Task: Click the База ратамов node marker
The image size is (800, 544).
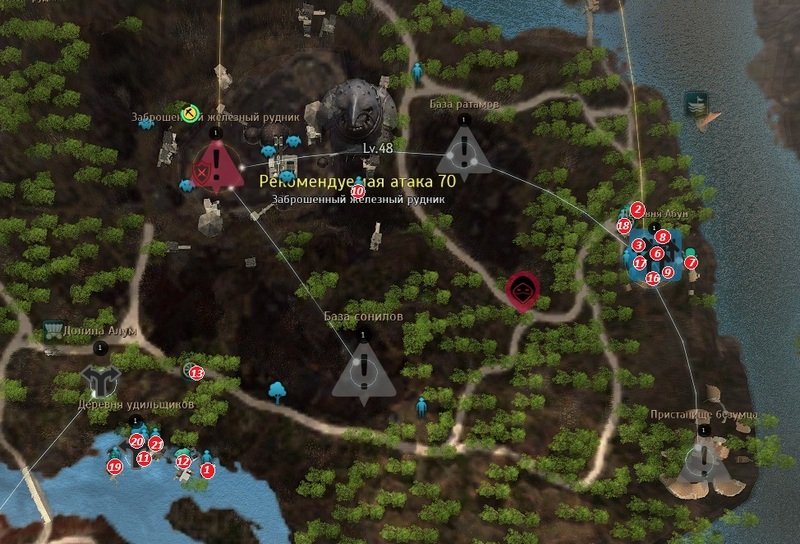Action: (461, 152)
